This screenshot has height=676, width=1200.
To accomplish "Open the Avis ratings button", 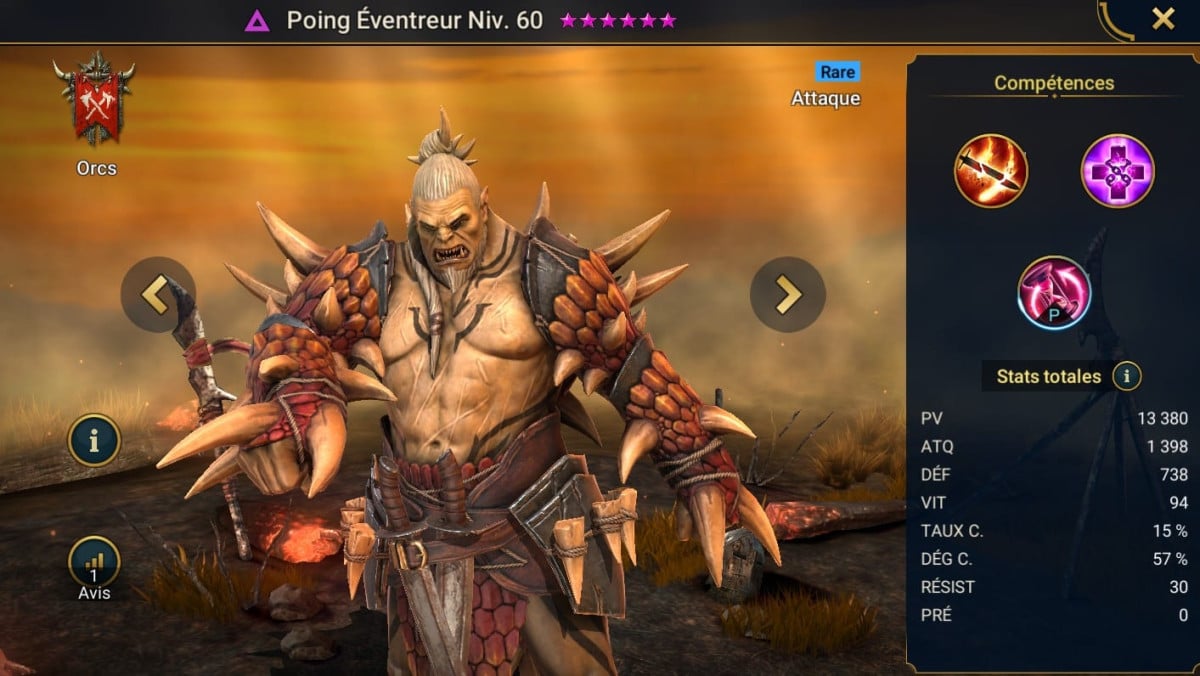I will point(94,563).
